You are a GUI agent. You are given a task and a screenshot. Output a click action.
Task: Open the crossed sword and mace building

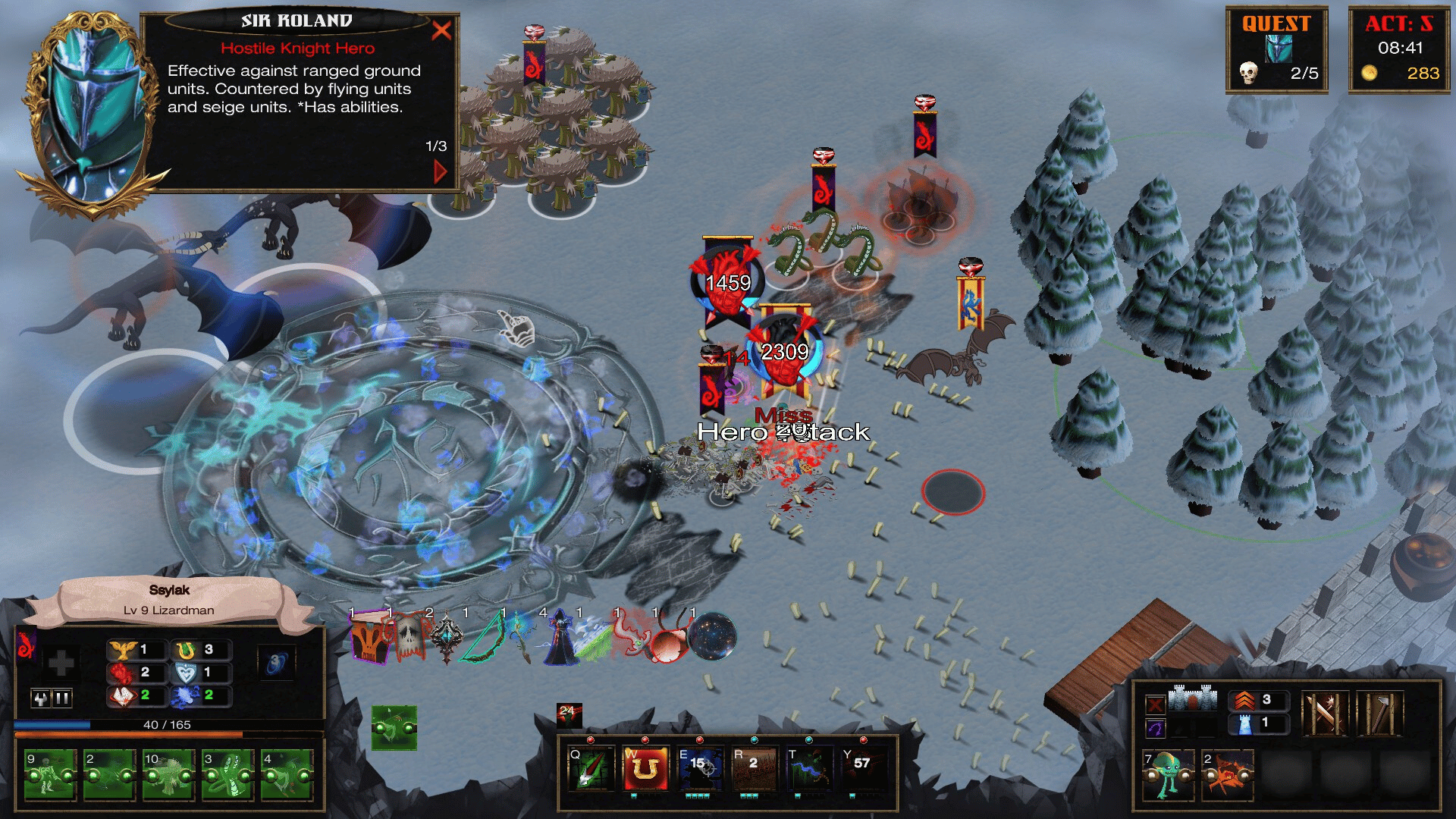point(1324,714)
